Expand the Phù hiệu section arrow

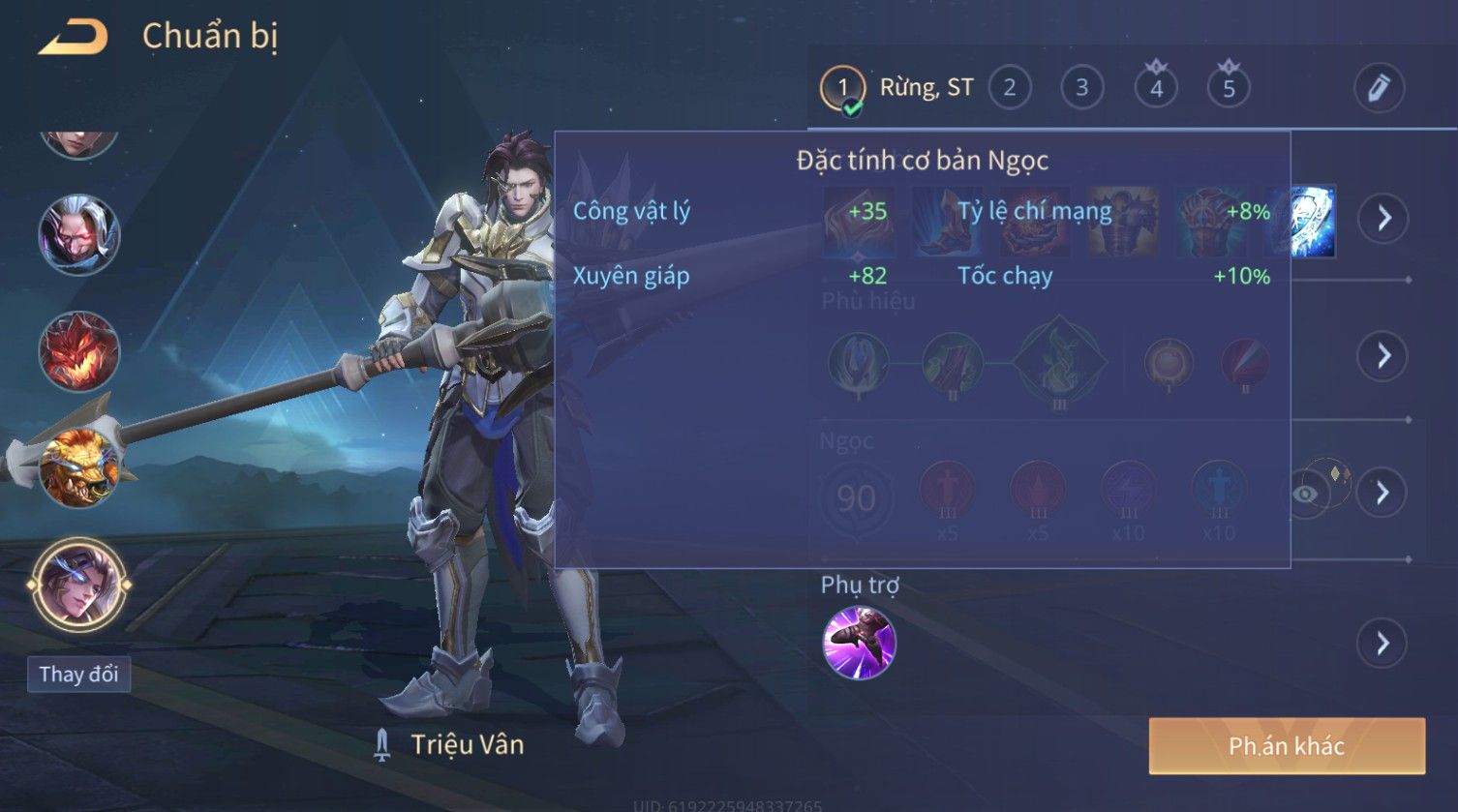[1382, 356]
